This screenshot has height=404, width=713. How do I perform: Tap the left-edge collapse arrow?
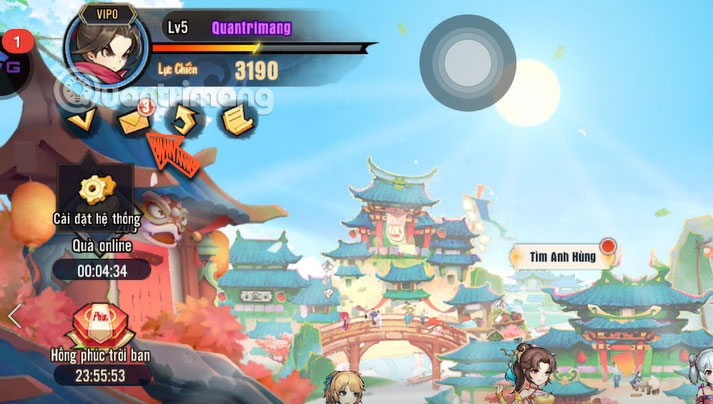[x=14, y=316]
